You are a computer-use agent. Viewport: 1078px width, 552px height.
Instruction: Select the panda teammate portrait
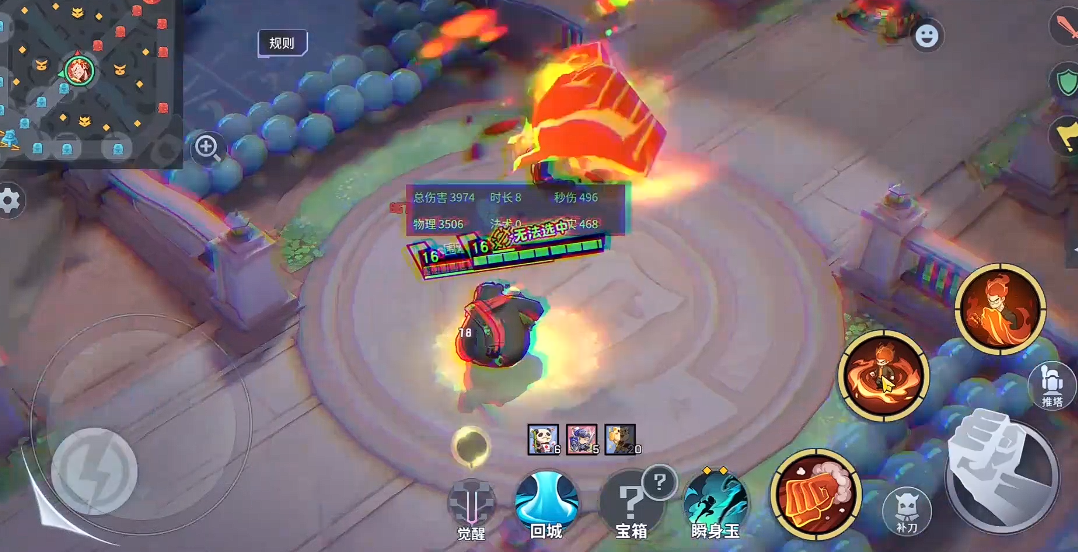click(543, 439)
